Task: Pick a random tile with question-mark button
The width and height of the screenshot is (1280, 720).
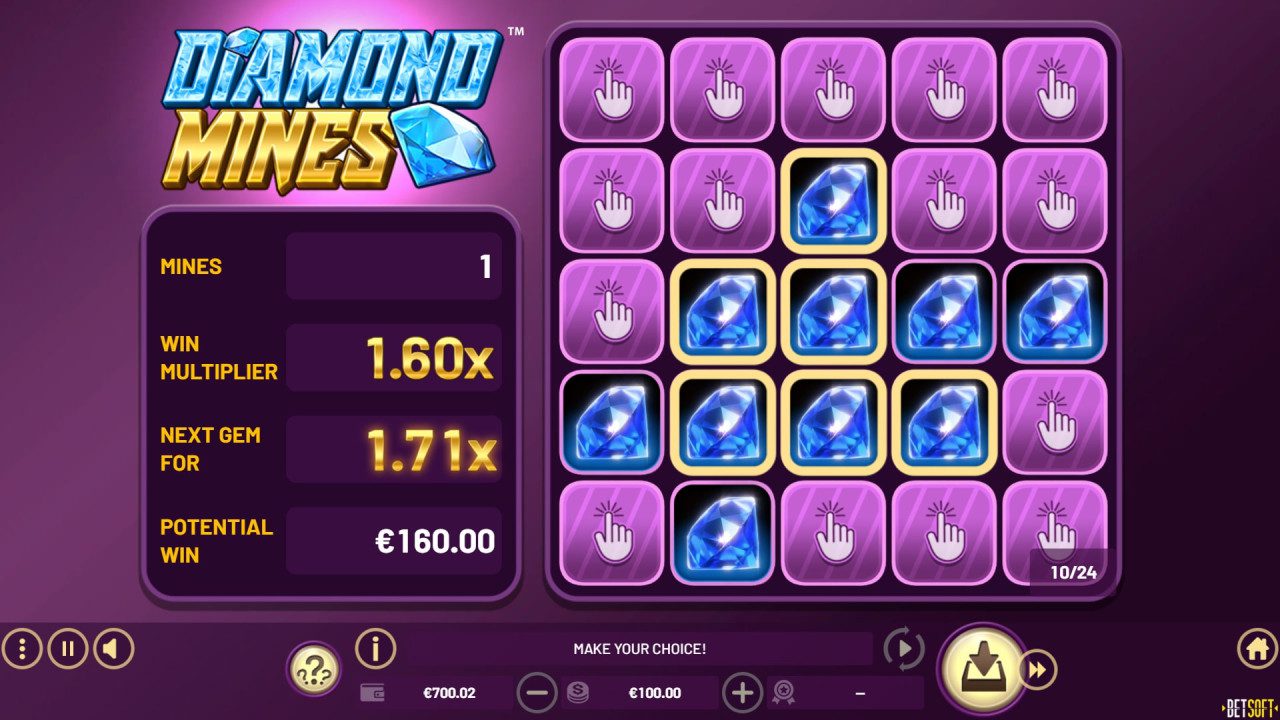Action: pos(313,666)
